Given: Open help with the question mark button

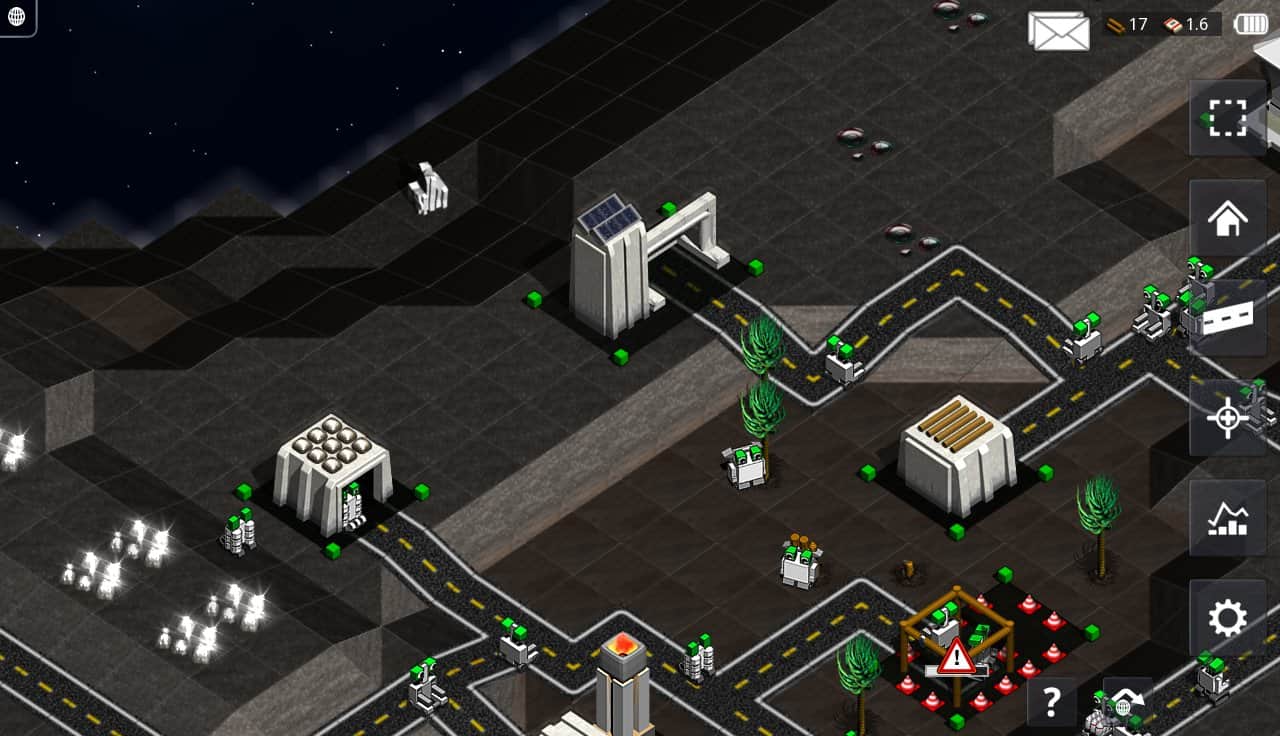Looking at the screenshot, I should click(1051, 702).
